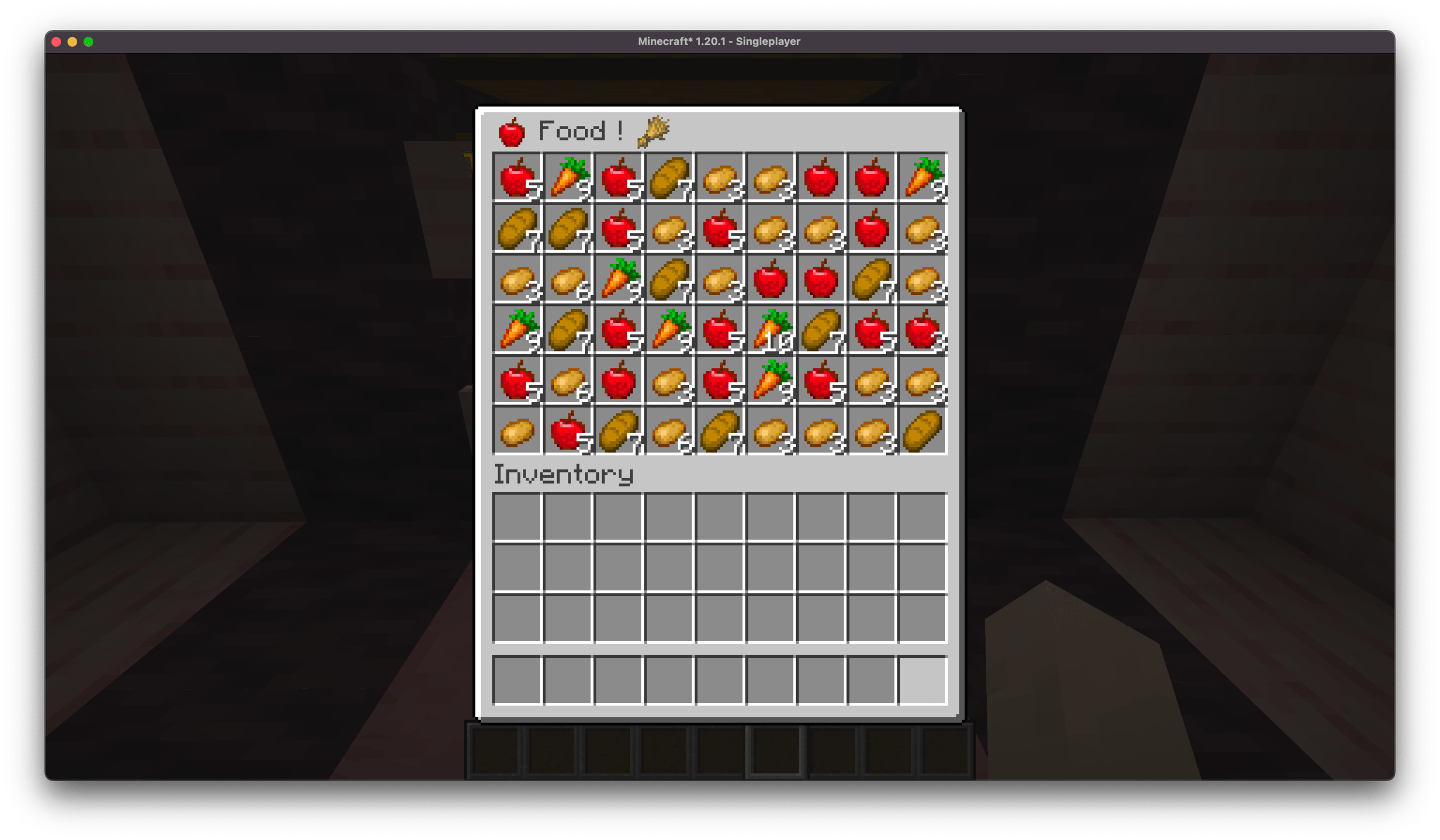
Task: Select the stack of 6 potatoes in the third row
Action: [567, 280]
